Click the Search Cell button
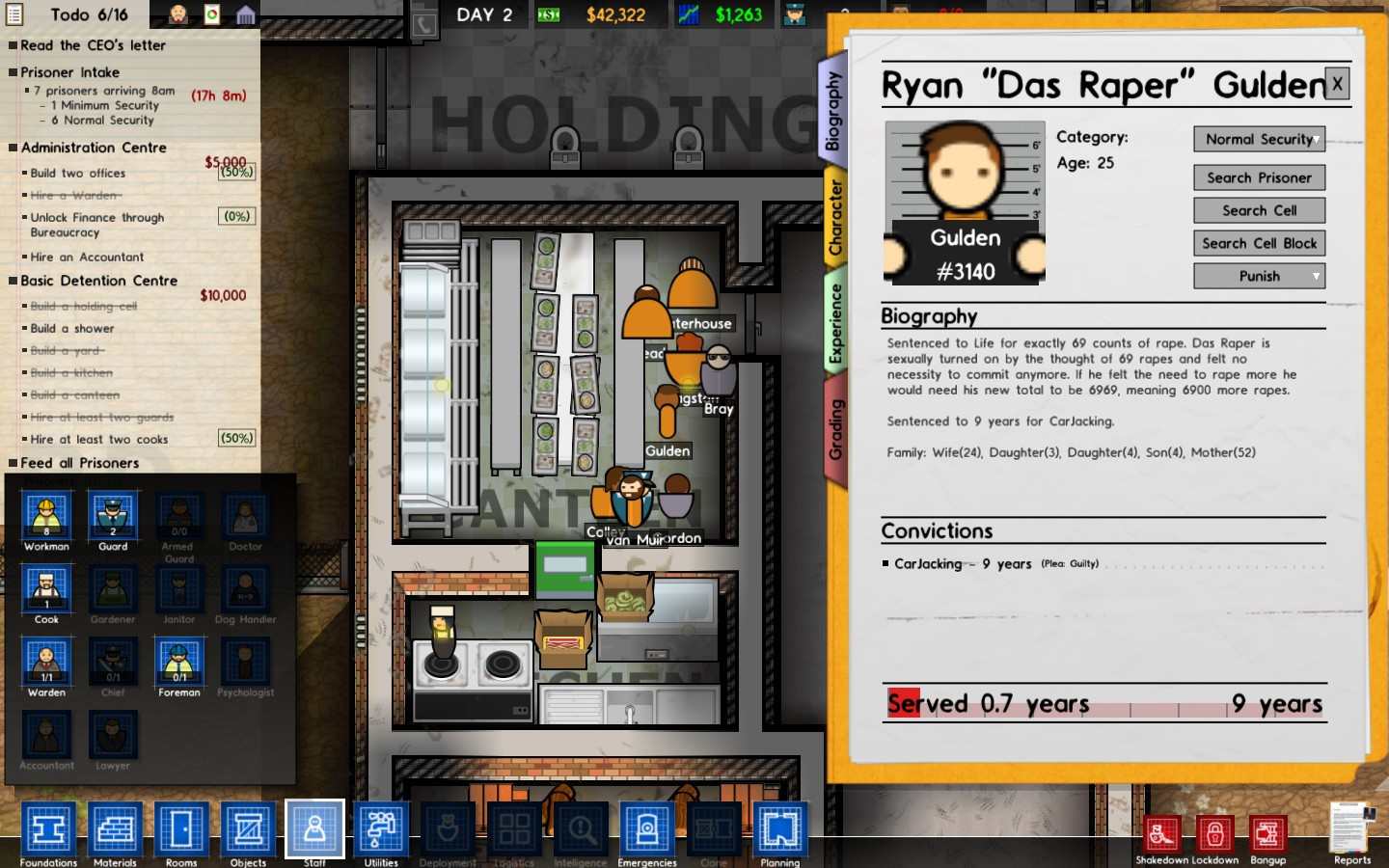This screenshot has width=1389, height=868. (x=1259, y=210)
